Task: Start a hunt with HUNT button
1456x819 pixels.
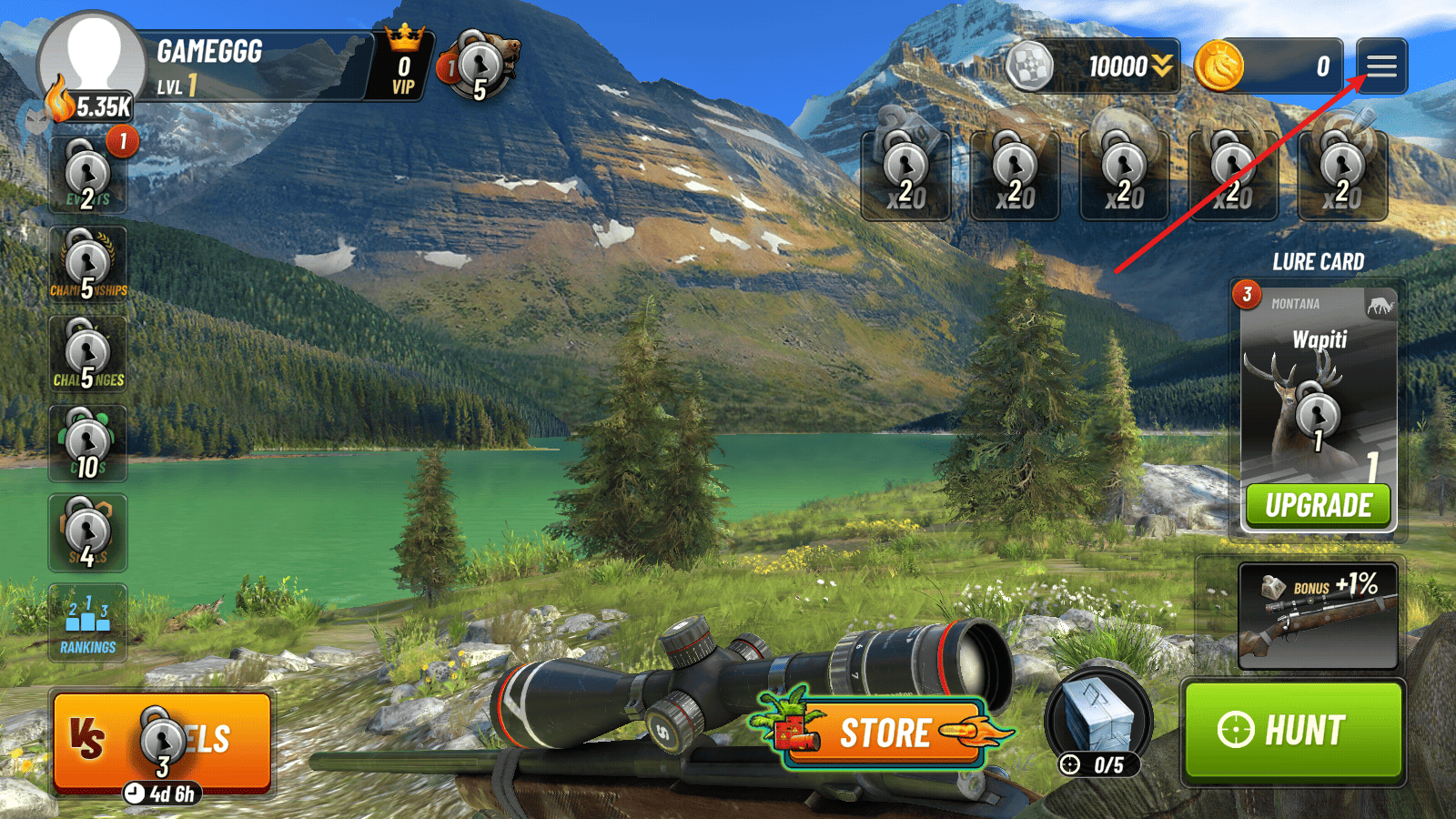Action: pyautogui.click(x=1293, y=730)
